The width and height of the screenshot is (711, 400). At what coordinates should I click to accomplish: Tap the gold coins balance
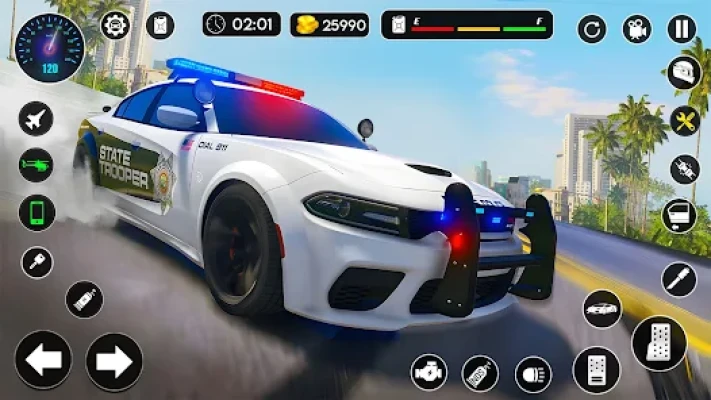coord(330,24)
